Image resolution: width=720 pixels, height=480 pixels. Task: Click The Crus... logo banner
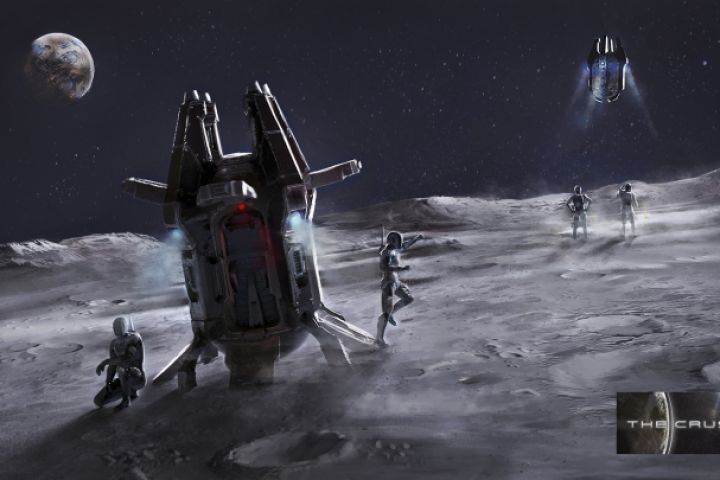pos(668,423)
